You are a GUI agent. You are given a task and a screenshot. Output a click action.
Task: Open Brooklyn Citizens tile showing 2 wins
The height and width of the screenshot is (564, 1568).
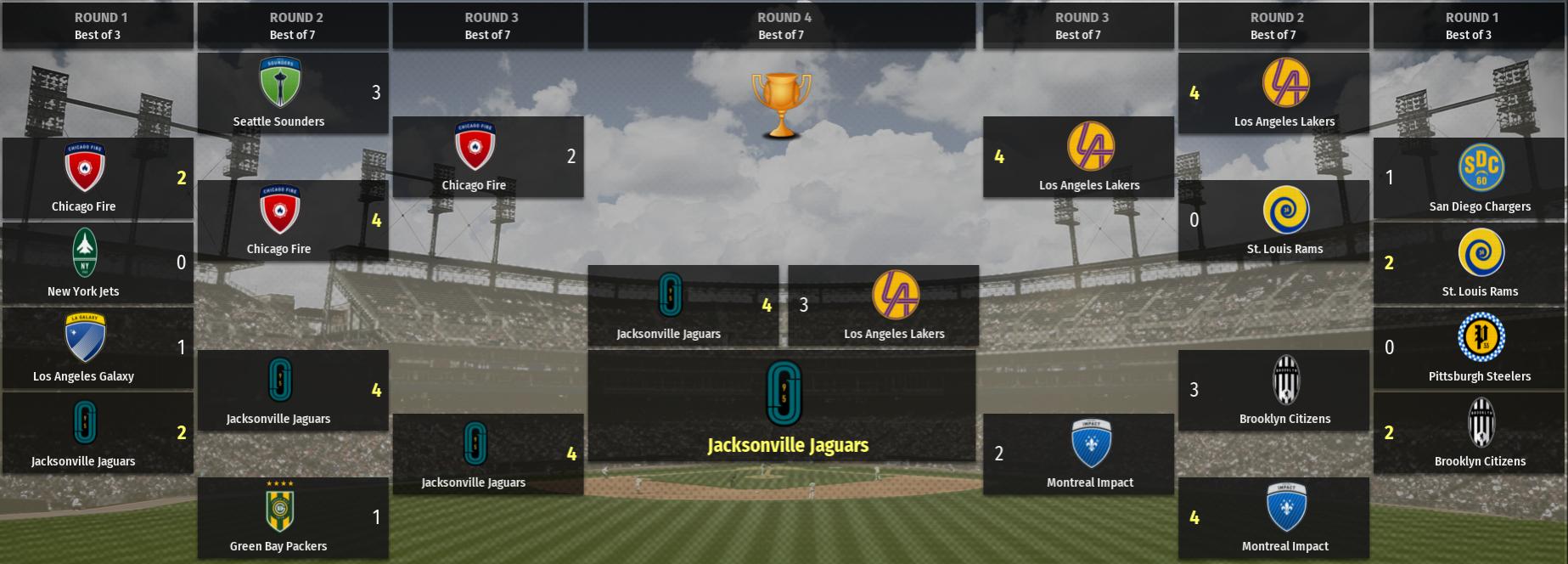pyautogui.click(x=1469, y=432)
